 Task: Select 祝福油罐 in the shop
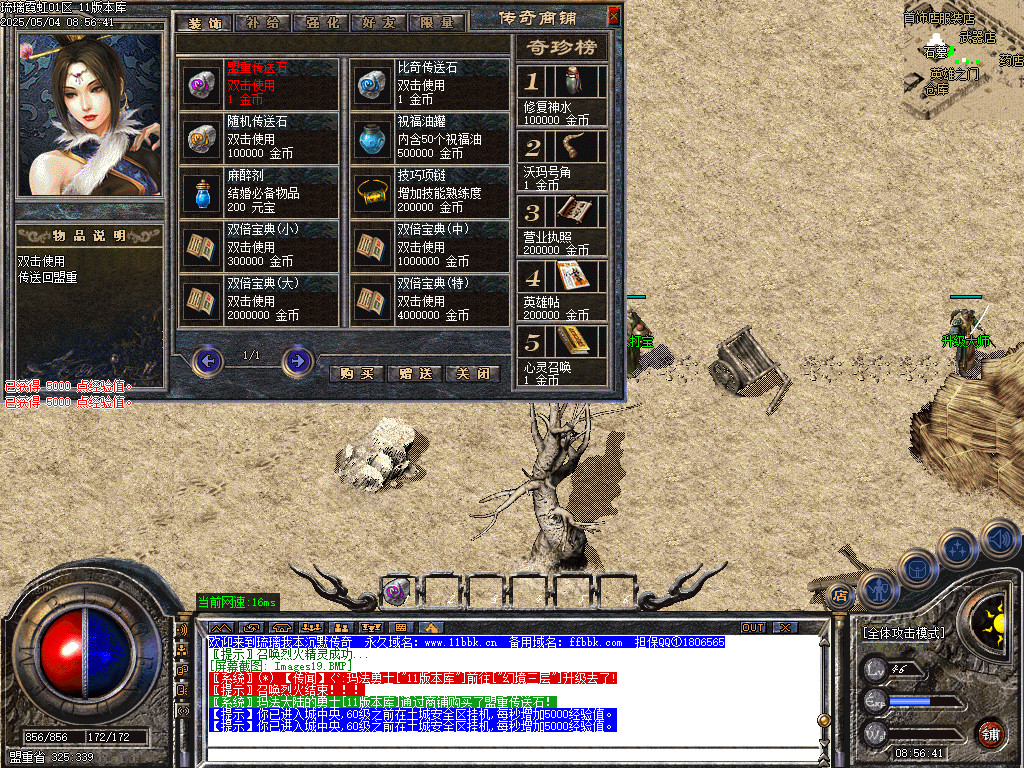430,138
